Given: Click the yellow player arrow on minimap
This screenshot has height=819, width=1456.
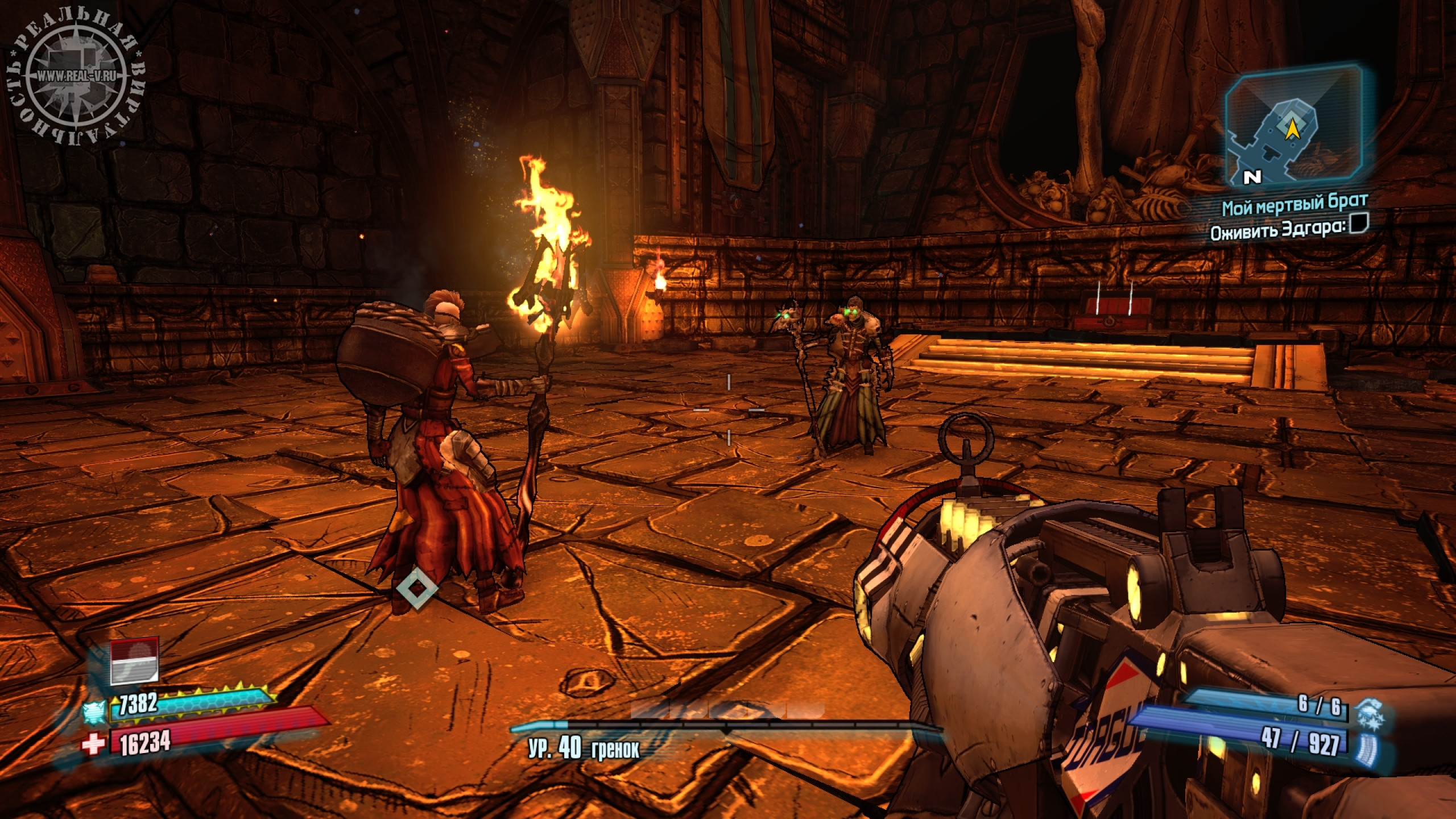Looking at the screenshot, I should click(1289, 129).
